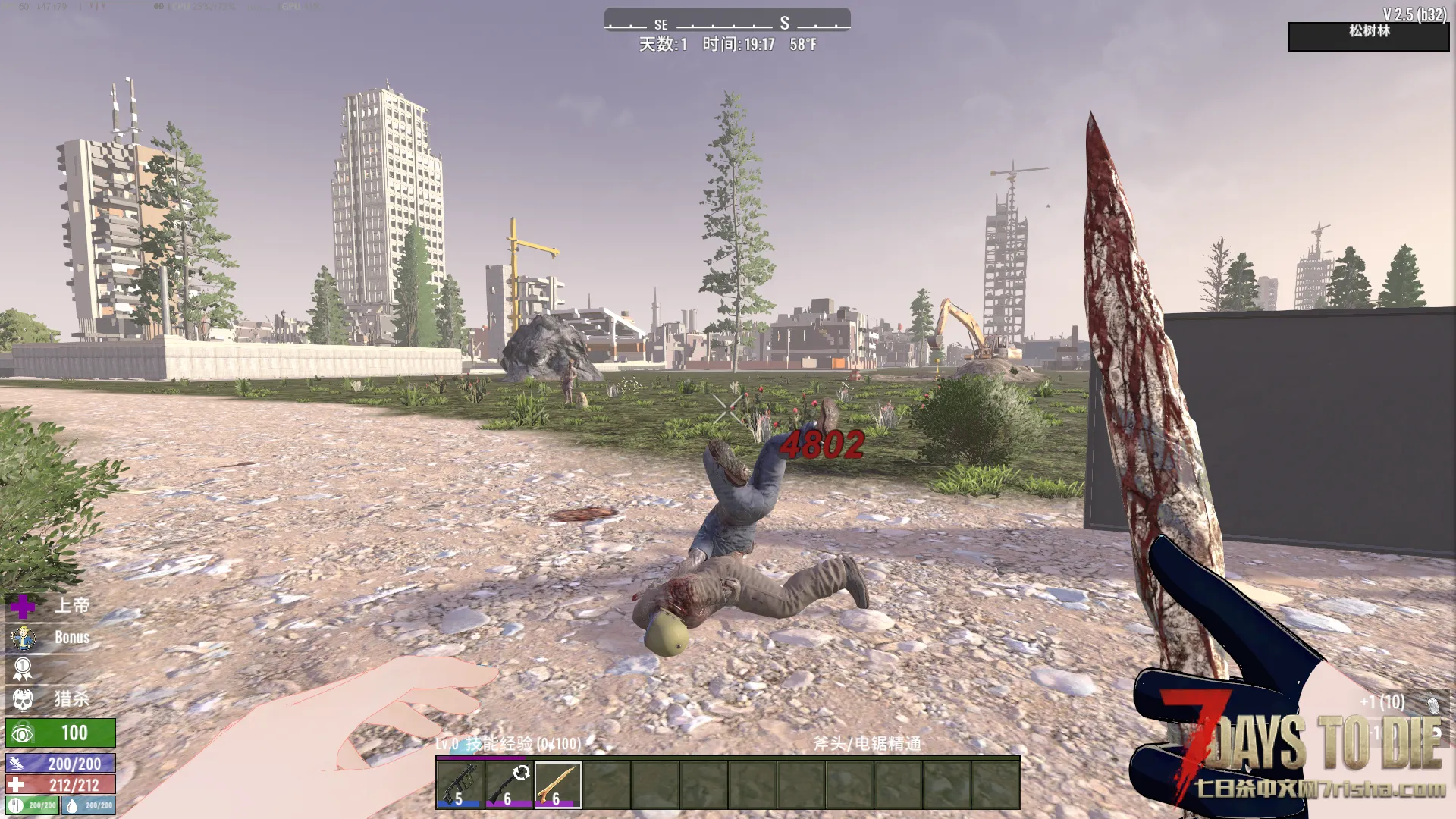
Task: Select the bone knife hotbar slot
Action: click(557, 785)
